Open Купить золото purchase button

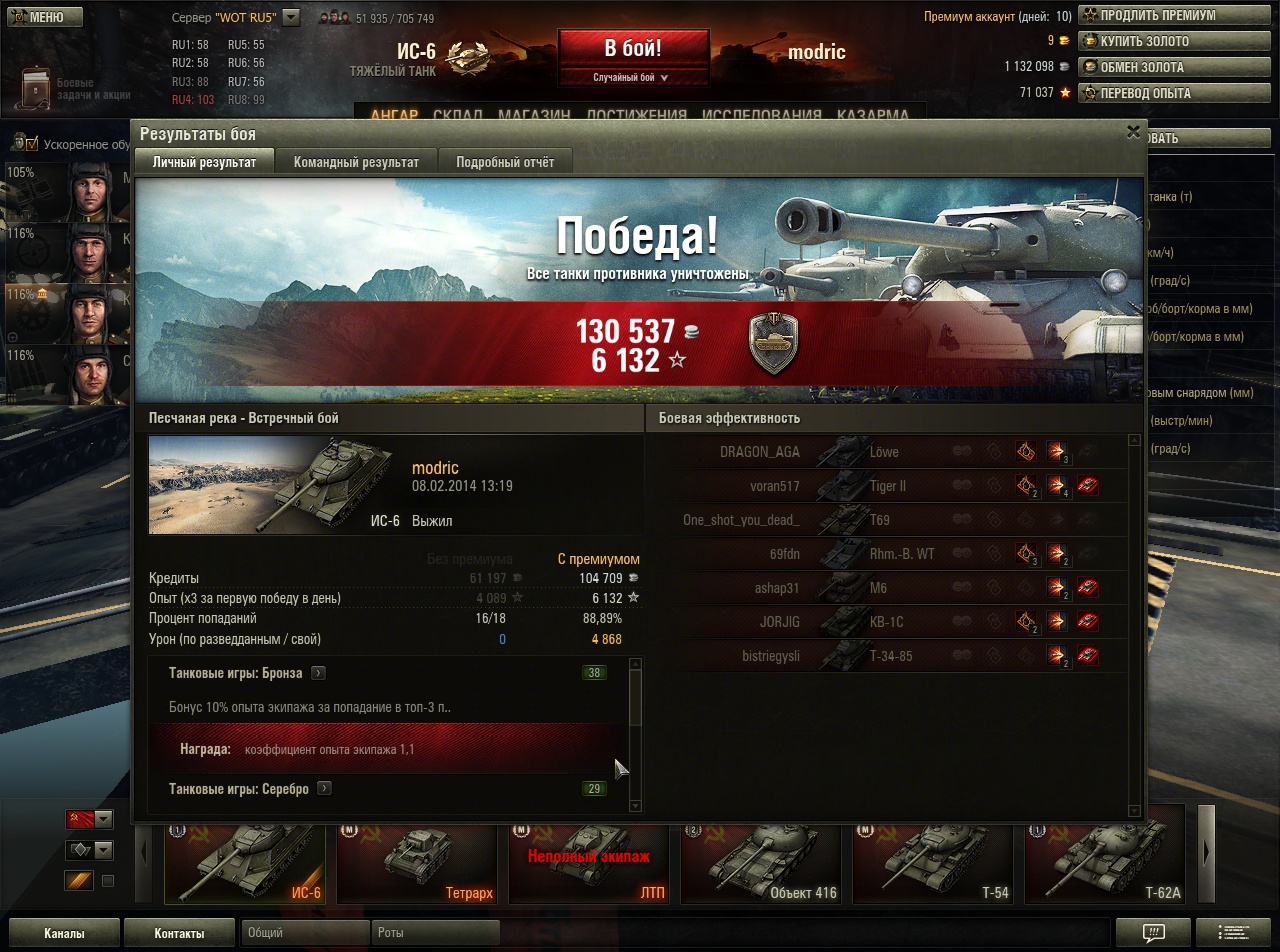coord(1144,42)
